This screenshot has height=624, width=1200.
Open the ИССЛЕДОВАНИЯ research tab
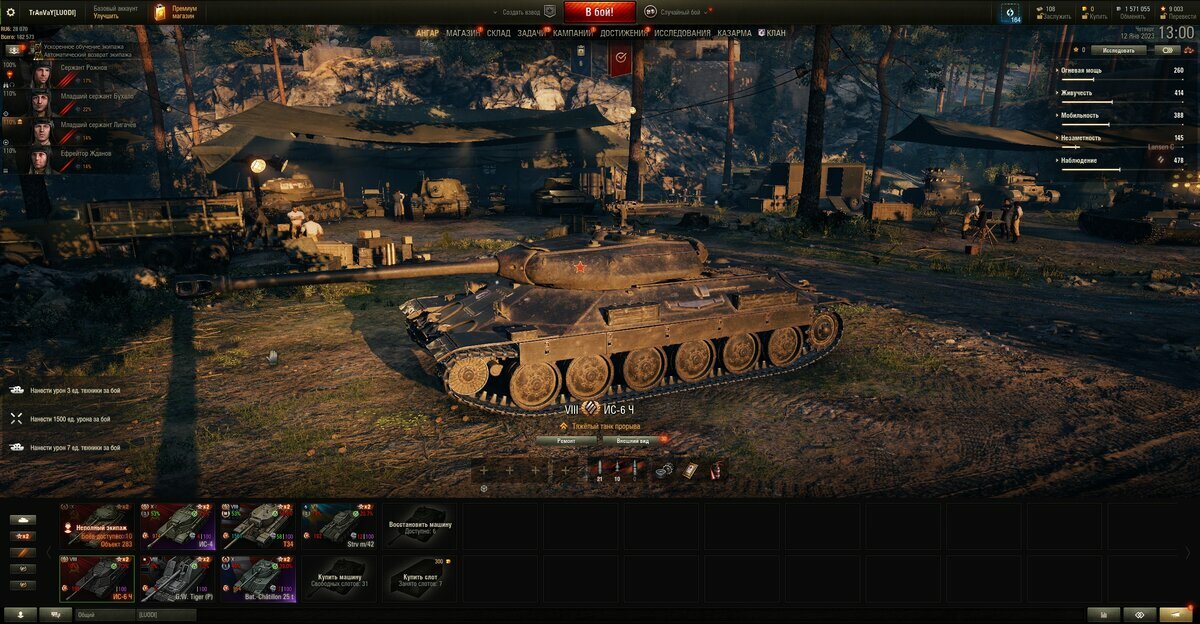coord(682,33)
